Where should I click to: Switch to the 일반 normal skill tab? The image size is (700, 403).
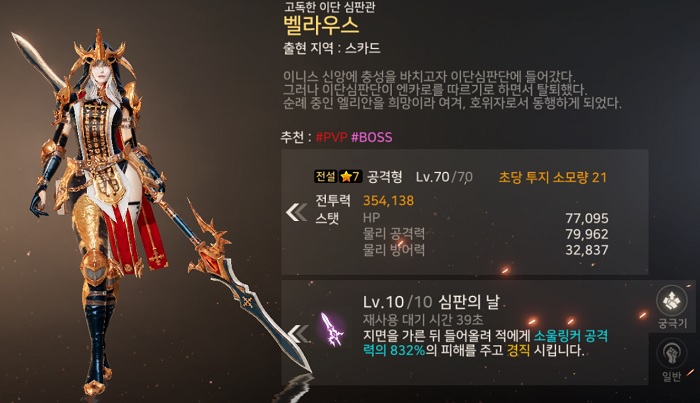pos(671,357)
